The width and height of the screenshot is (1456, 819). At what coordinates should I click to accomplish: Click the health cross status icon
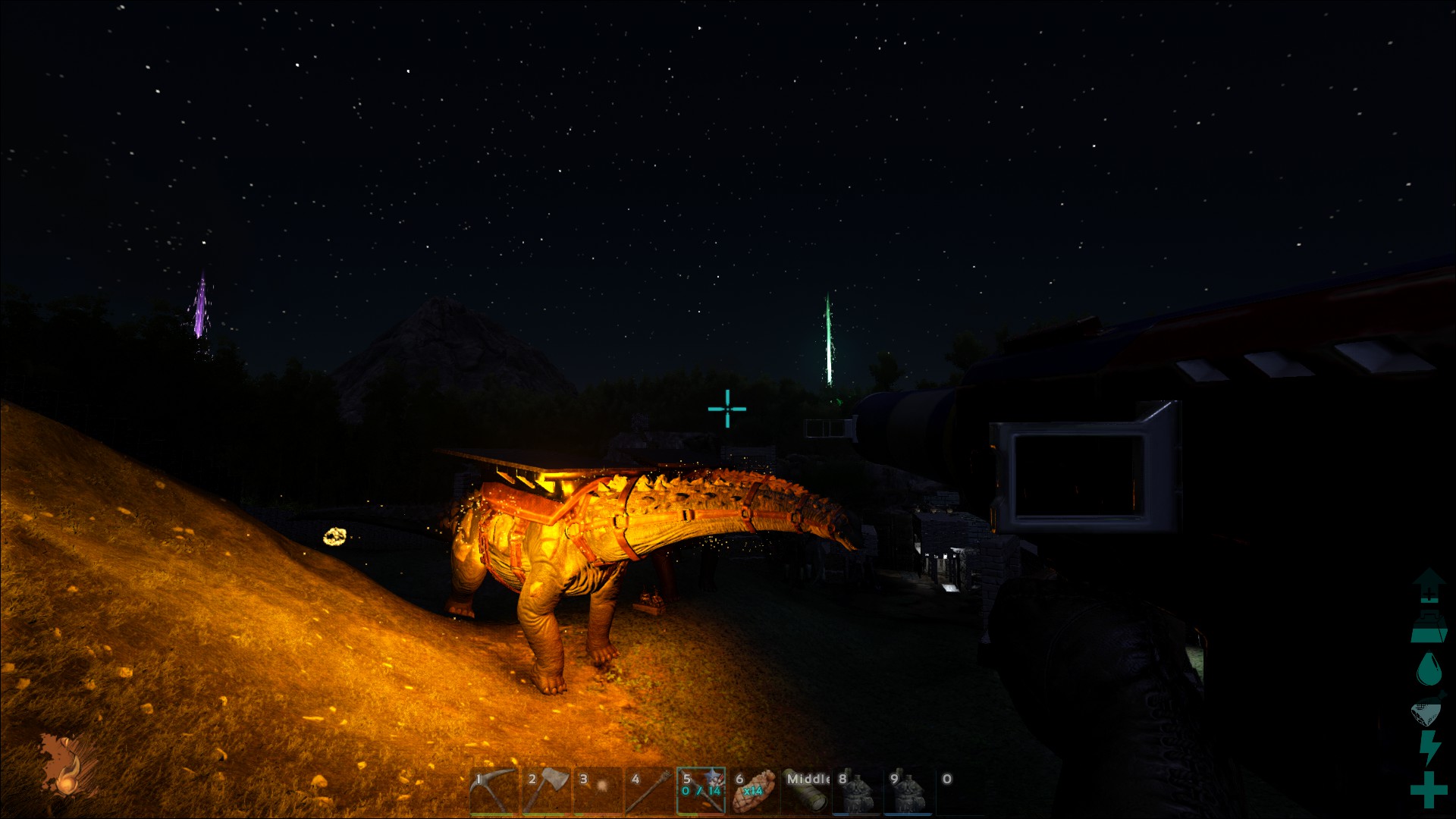tap(1429, 790)
